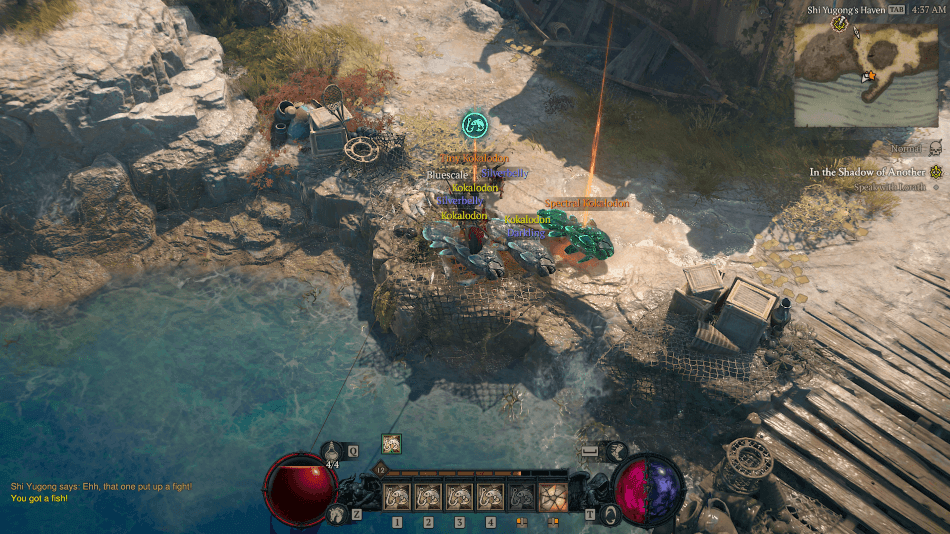Screen dimensions: 950x534
Task: Click the teal fishing marker icon
Action: coord(475,125)
